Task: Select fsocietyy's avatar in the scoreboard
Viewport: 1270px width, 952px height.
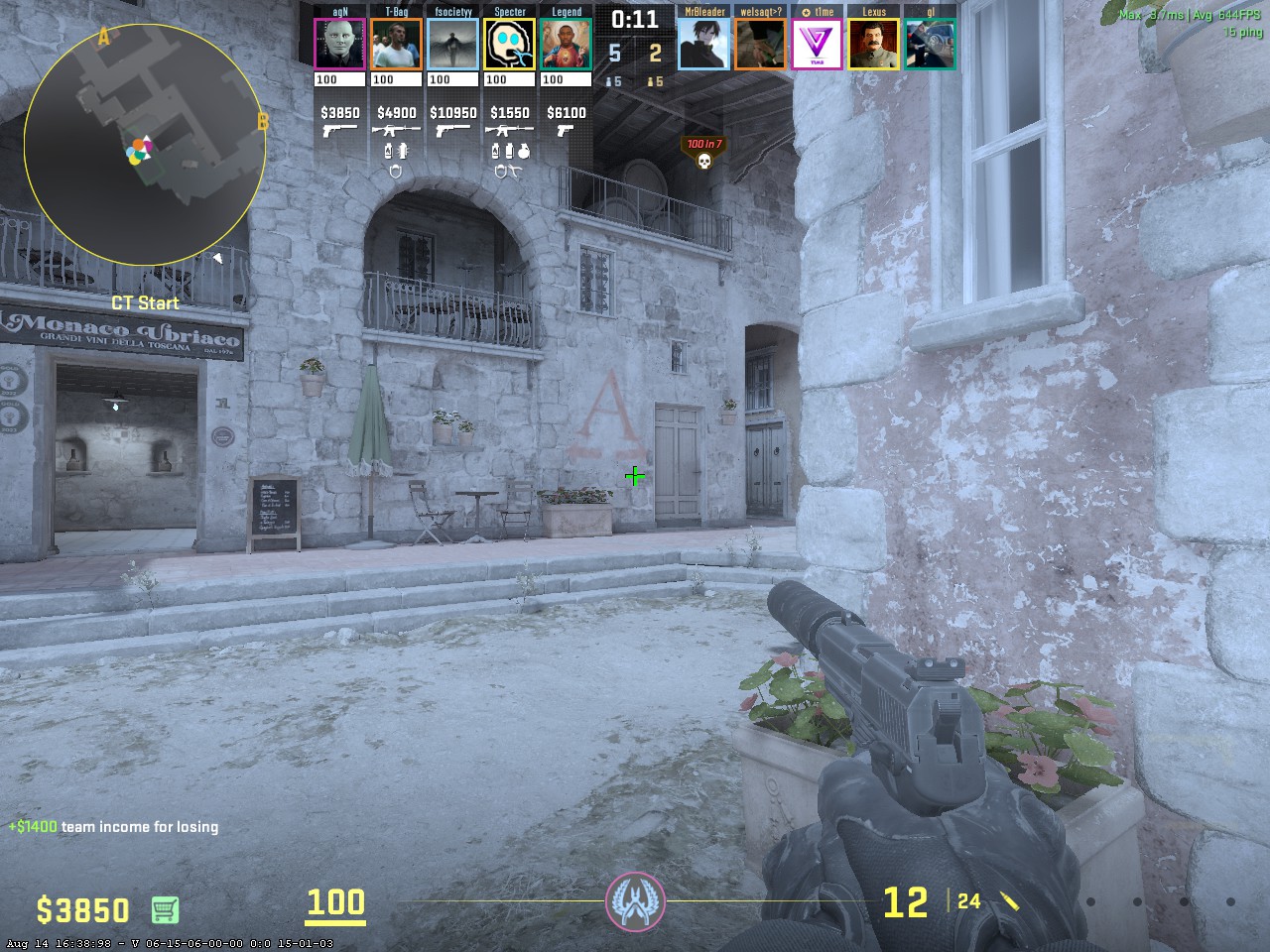Action: pos(452,45)
